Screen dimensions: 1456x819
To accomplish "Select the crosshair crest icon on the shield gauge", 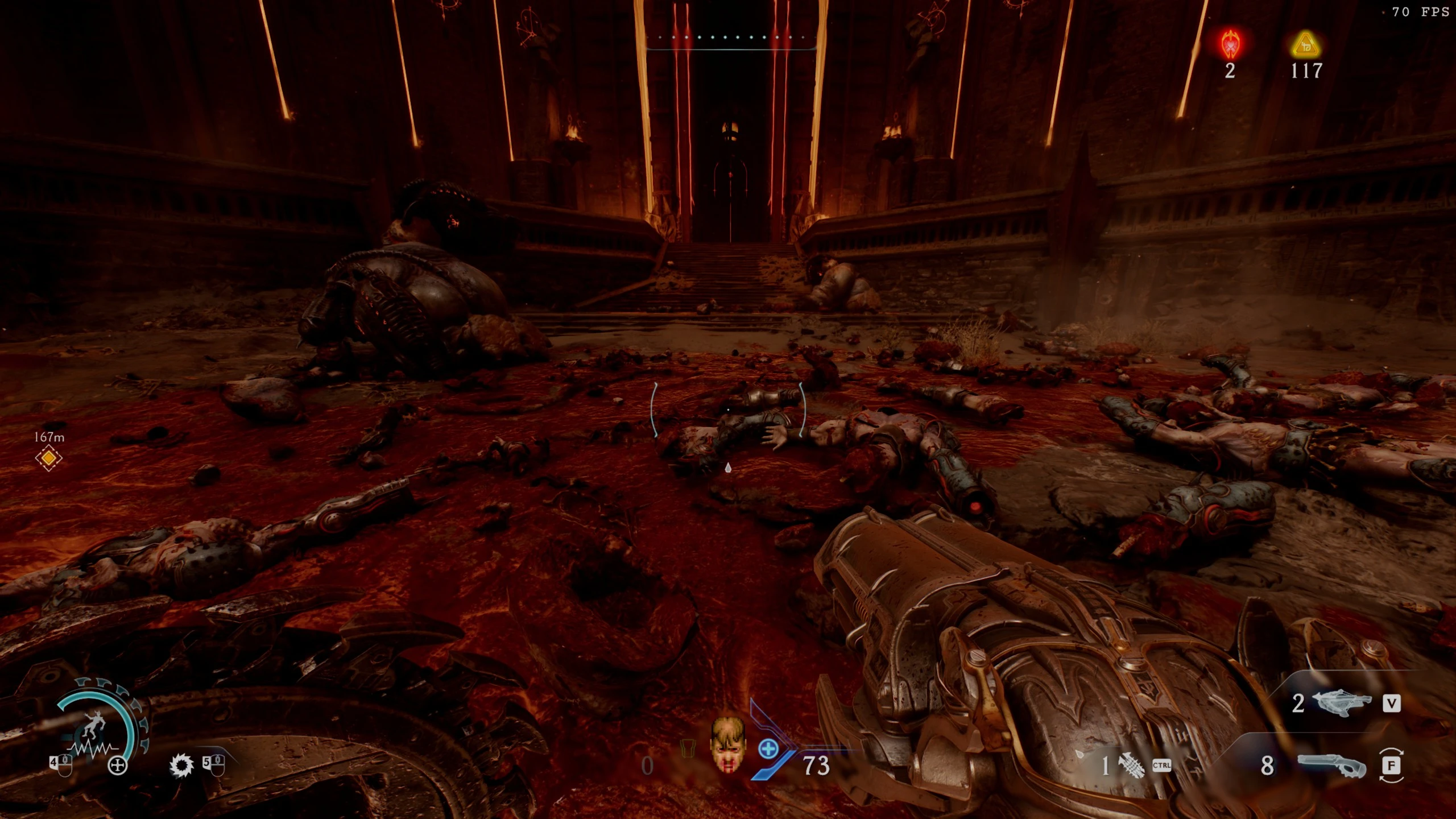I will [118, 764].
